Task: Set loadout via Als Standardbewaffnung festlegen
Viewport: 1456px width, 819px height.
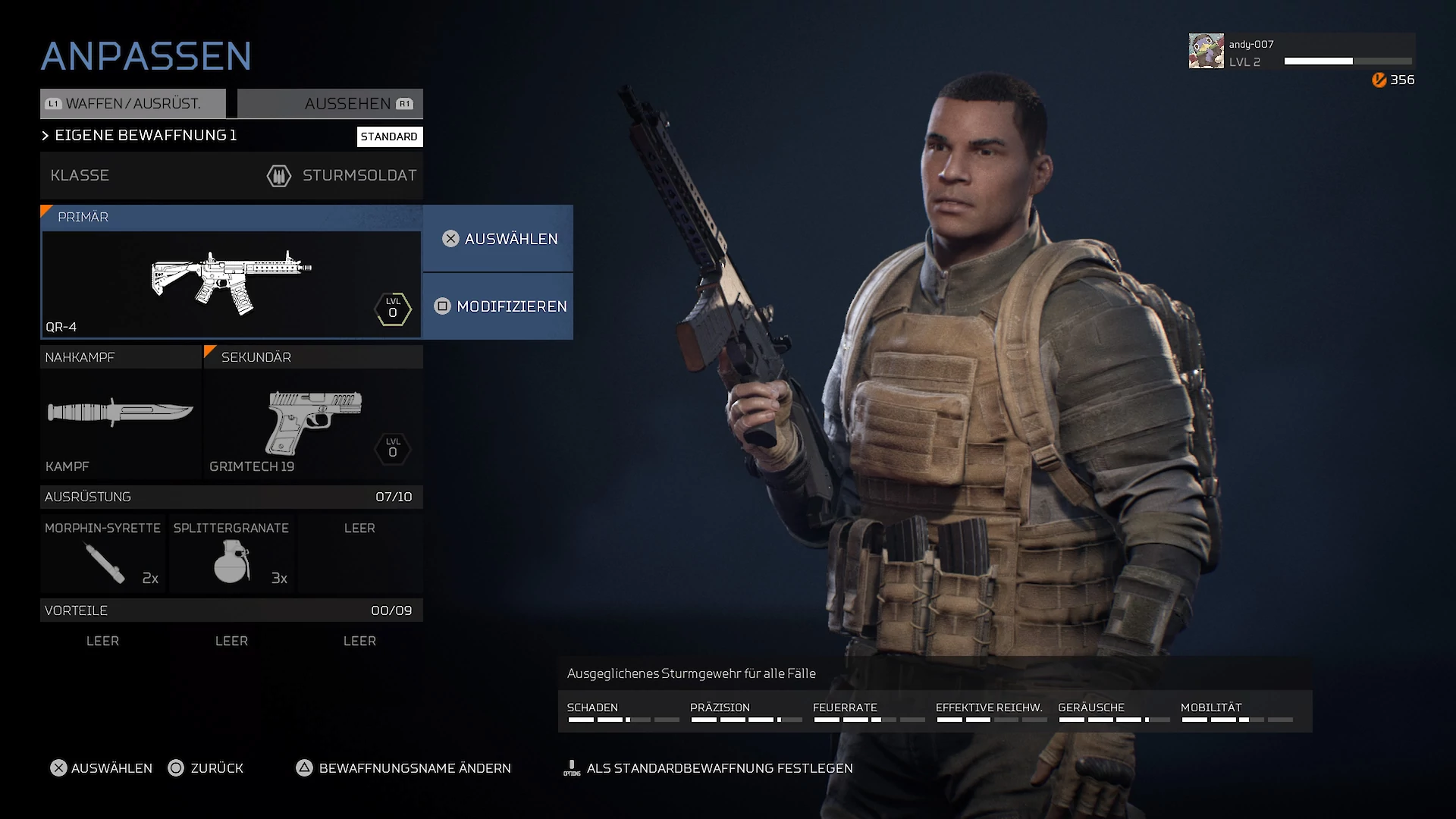Action: (x=708, y=768)
